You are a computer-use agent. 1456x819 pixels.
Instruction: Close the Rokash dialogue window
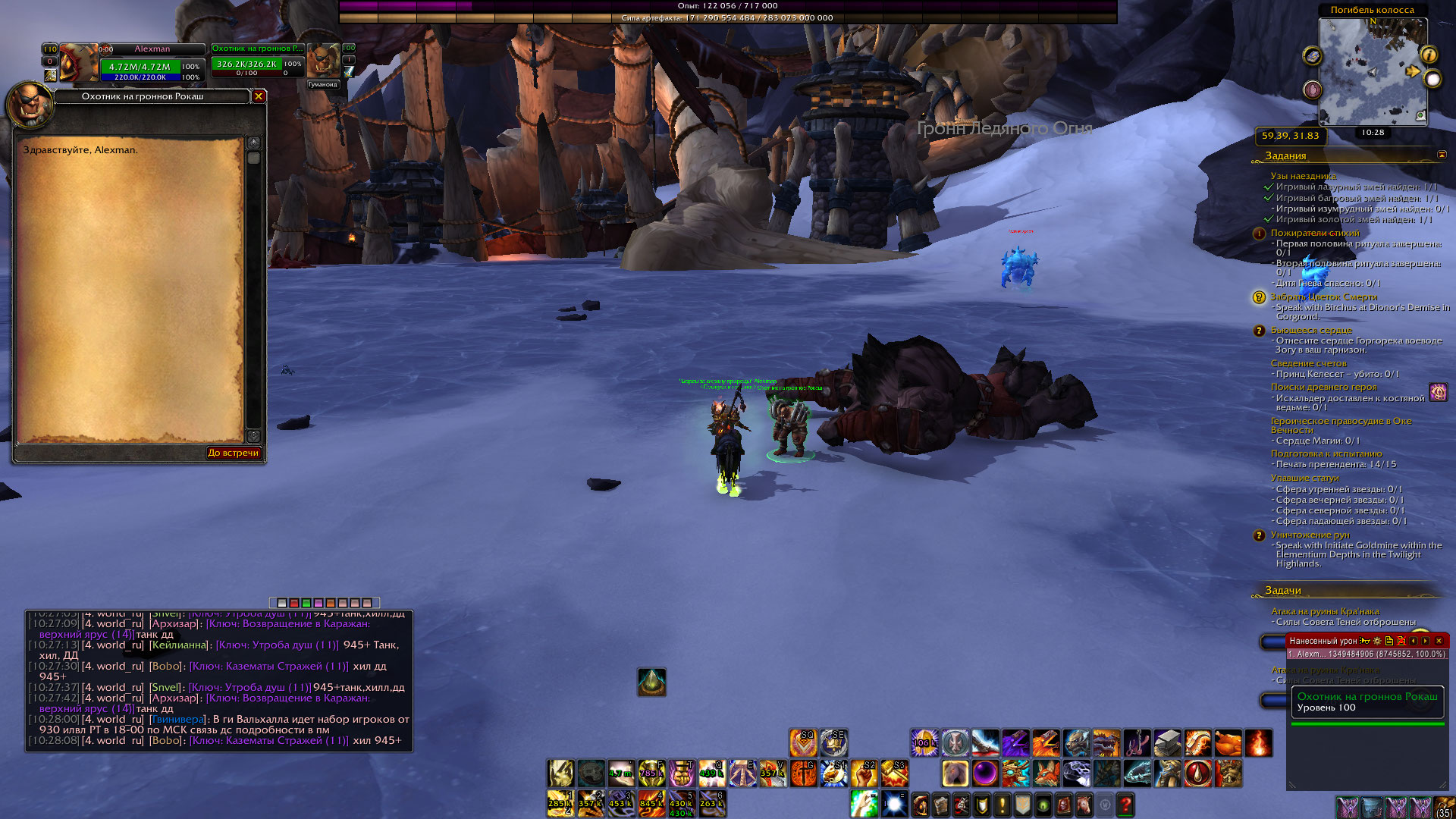click(259, 96)
